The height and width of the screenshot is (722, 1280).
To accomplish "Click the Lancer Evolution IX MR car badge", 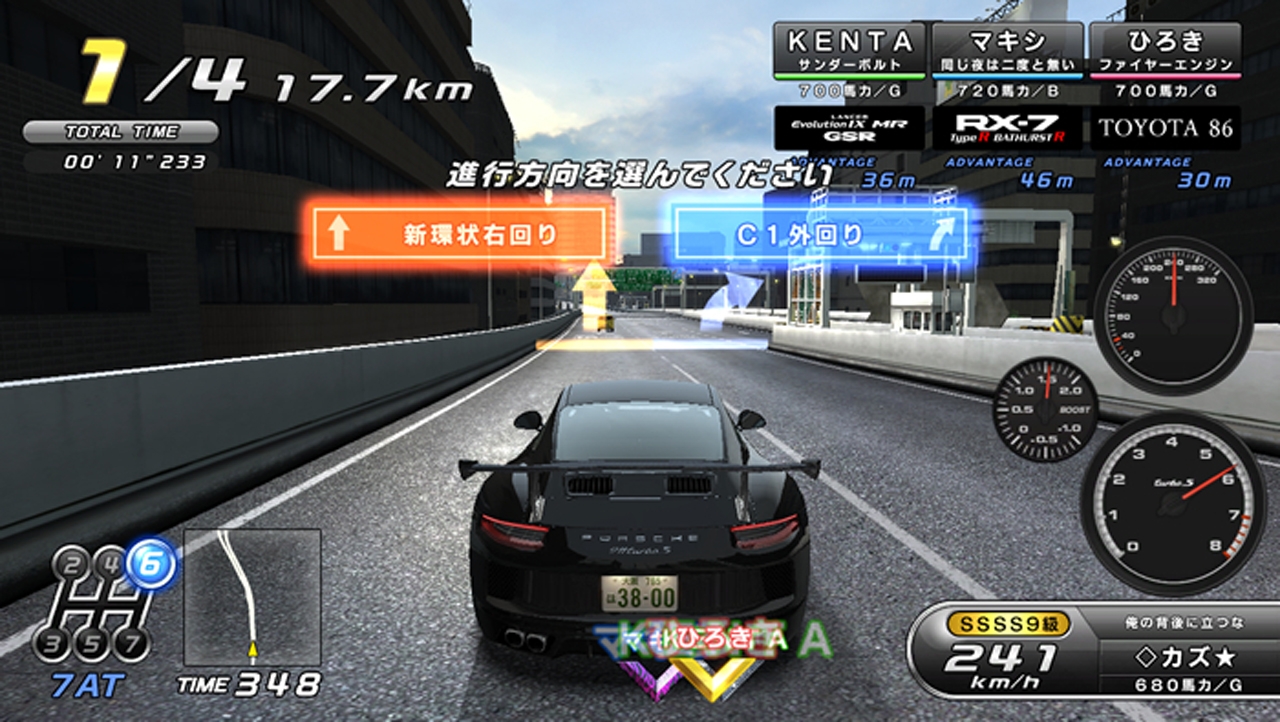I will pyautogui.click(x=850, y=129).
